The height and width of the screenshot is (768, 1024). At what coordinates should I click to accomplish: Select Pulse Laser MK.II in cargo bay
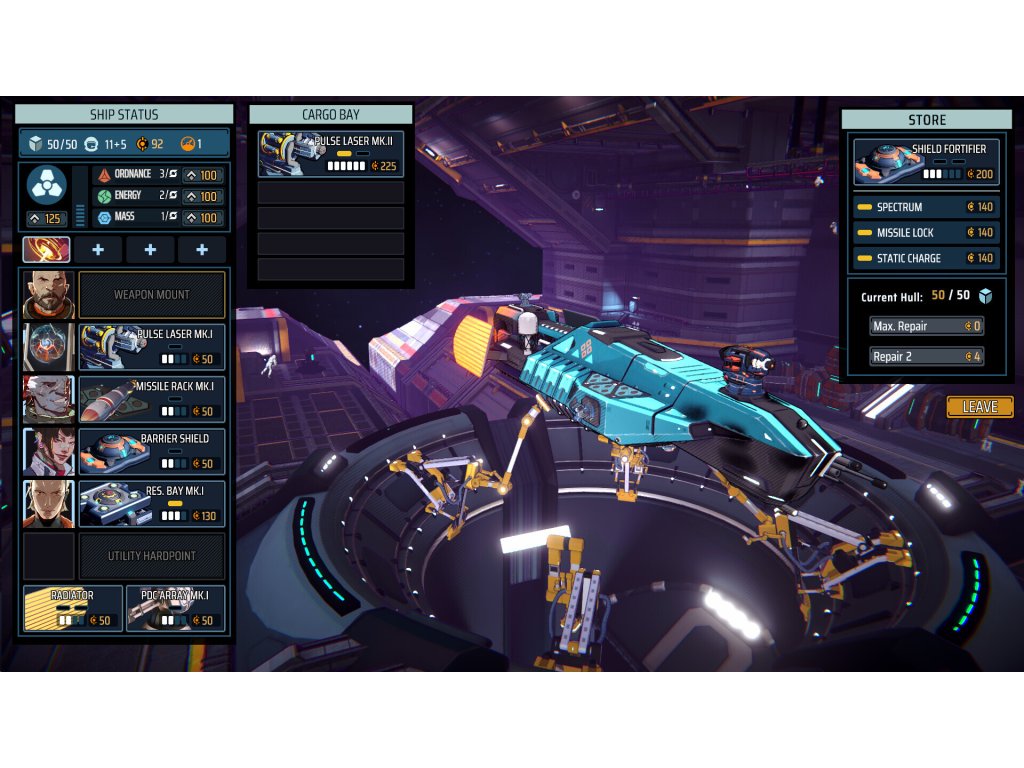click(330, 153)
